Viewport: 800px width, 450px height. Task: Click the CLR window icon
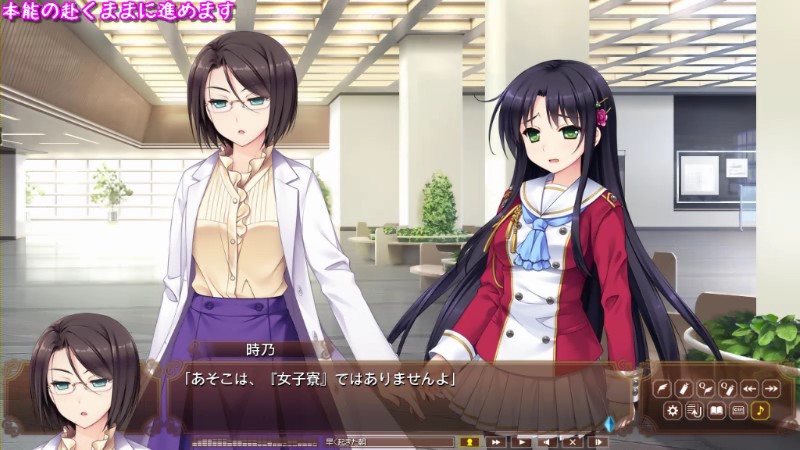(738, 410)
